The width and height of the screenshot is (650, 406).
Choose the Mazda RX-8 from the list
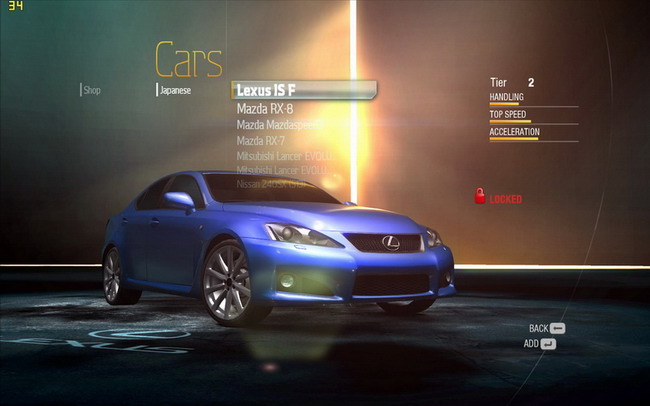(265, 108)
